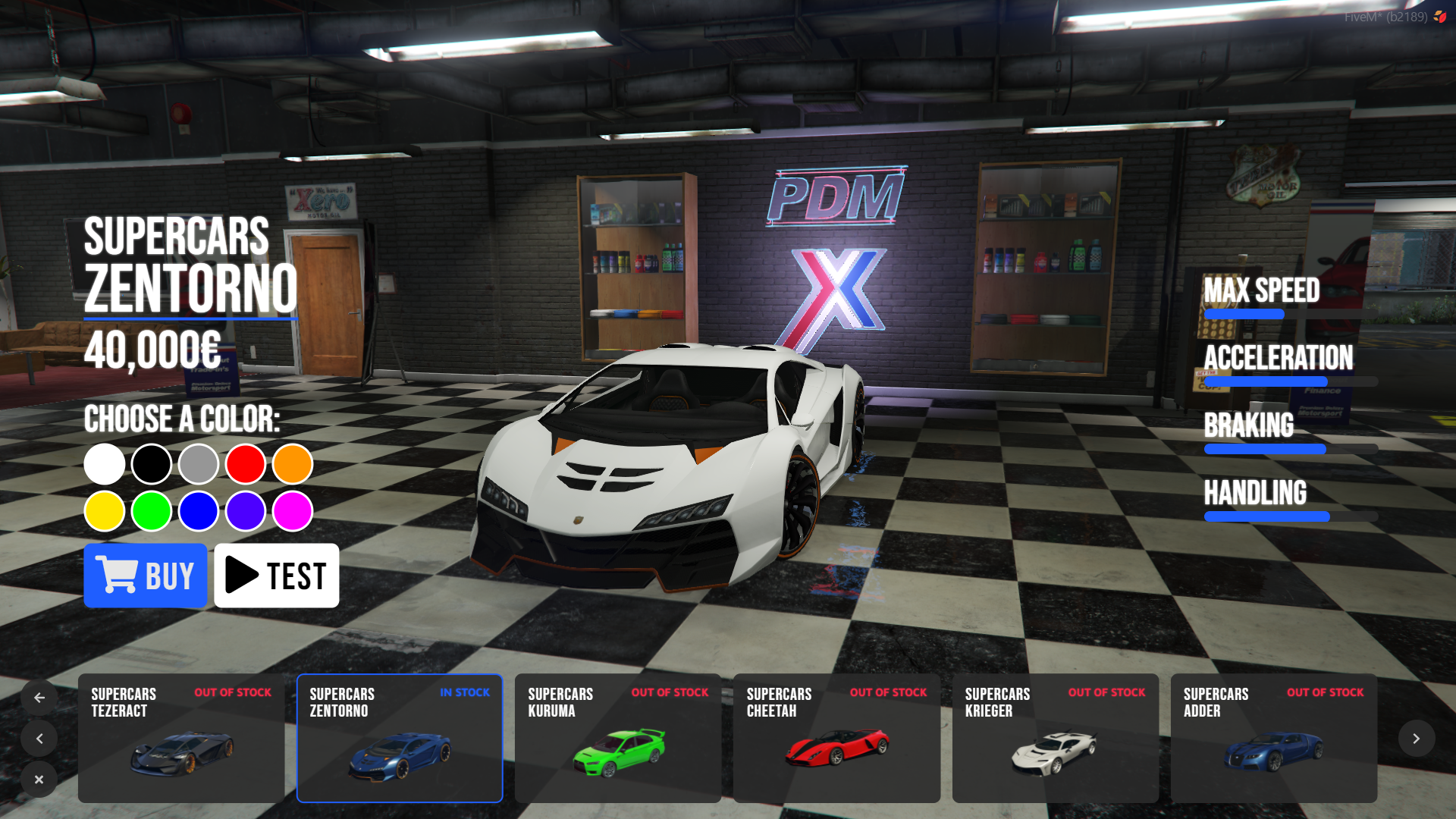
Task: Close the dealership menu with X
Action: 39,780
